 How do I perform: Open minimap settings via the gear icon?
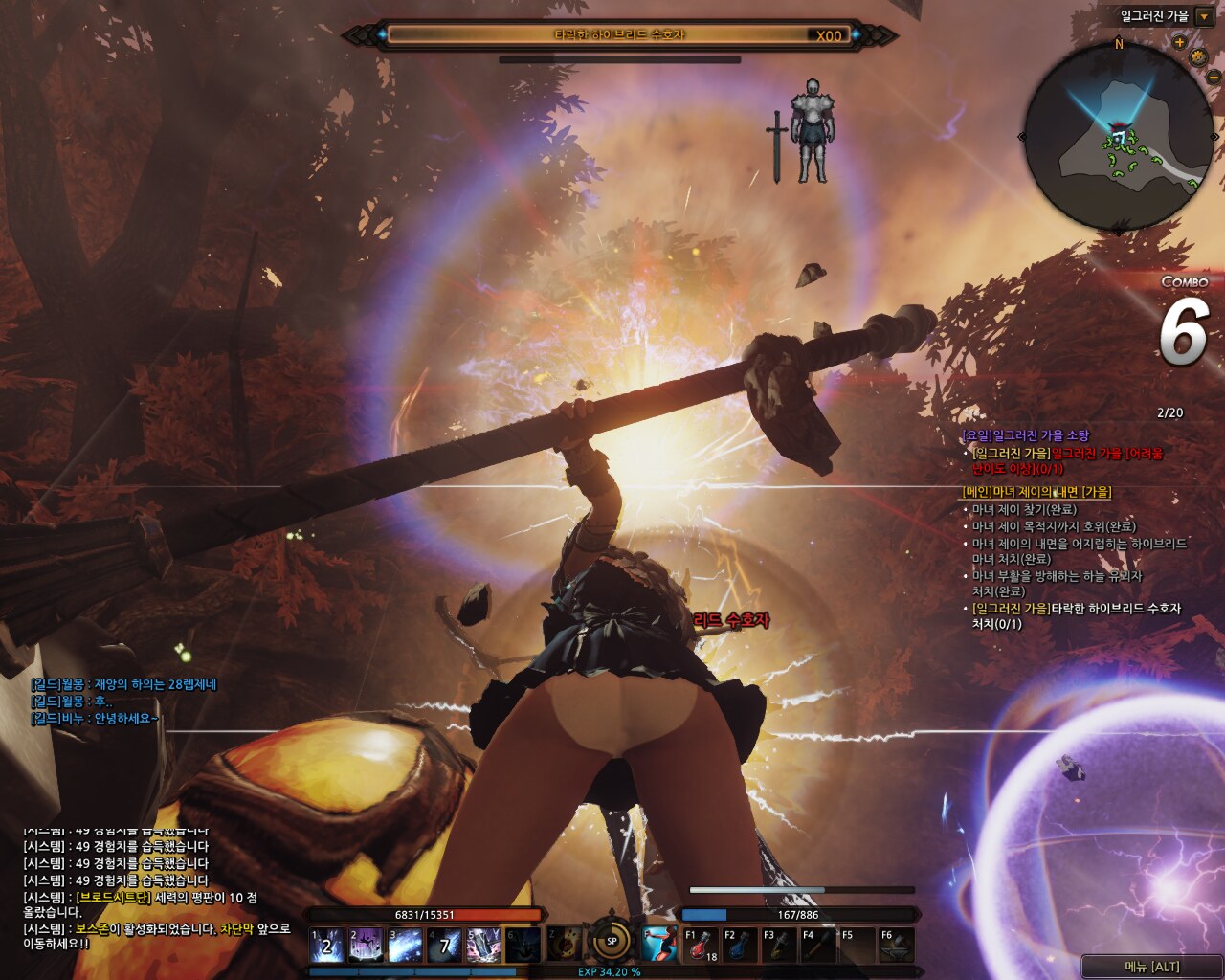1197,57
